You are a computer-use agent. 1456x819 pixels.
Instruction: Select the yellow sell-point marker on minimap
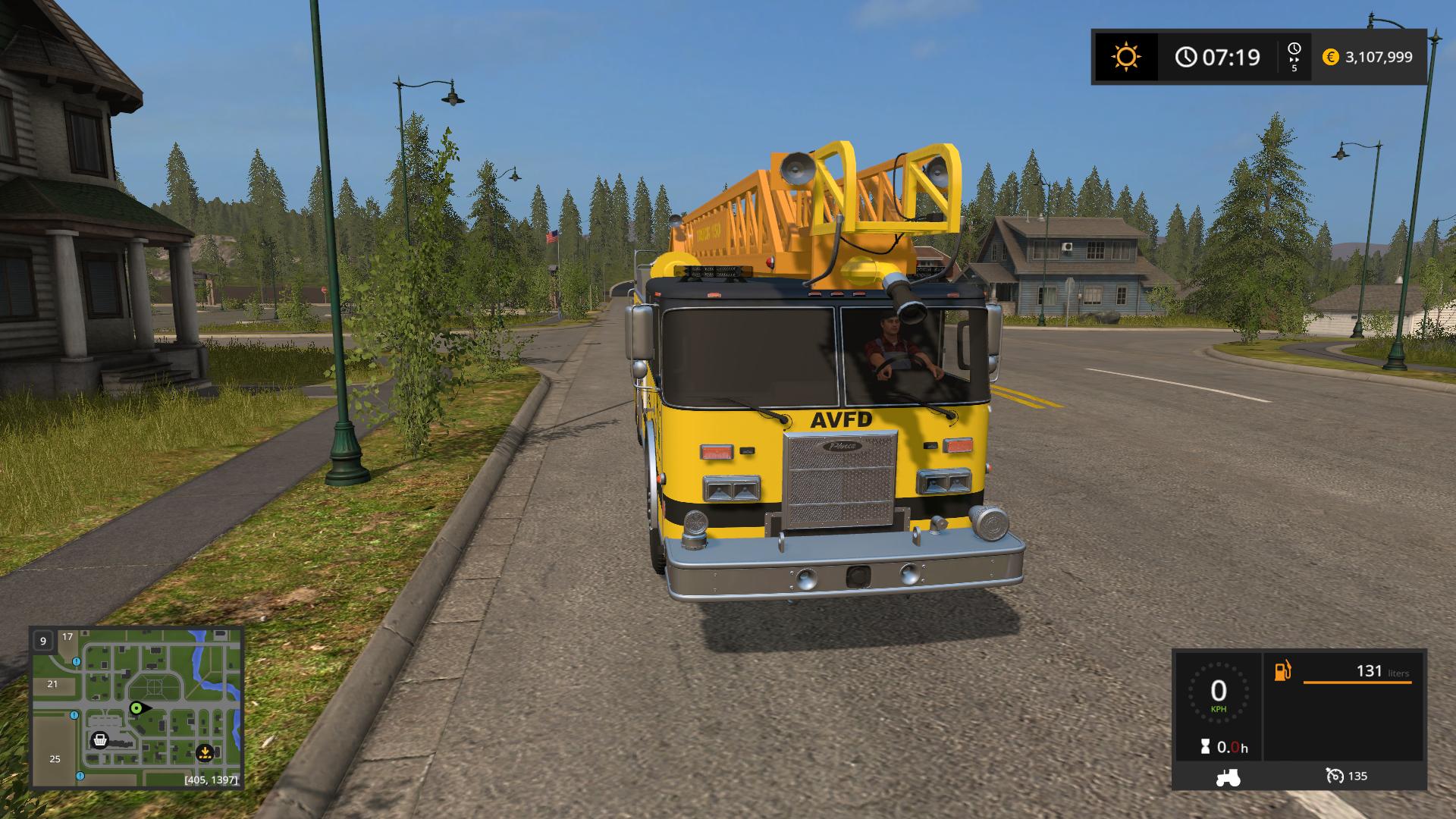pos(204,753)
